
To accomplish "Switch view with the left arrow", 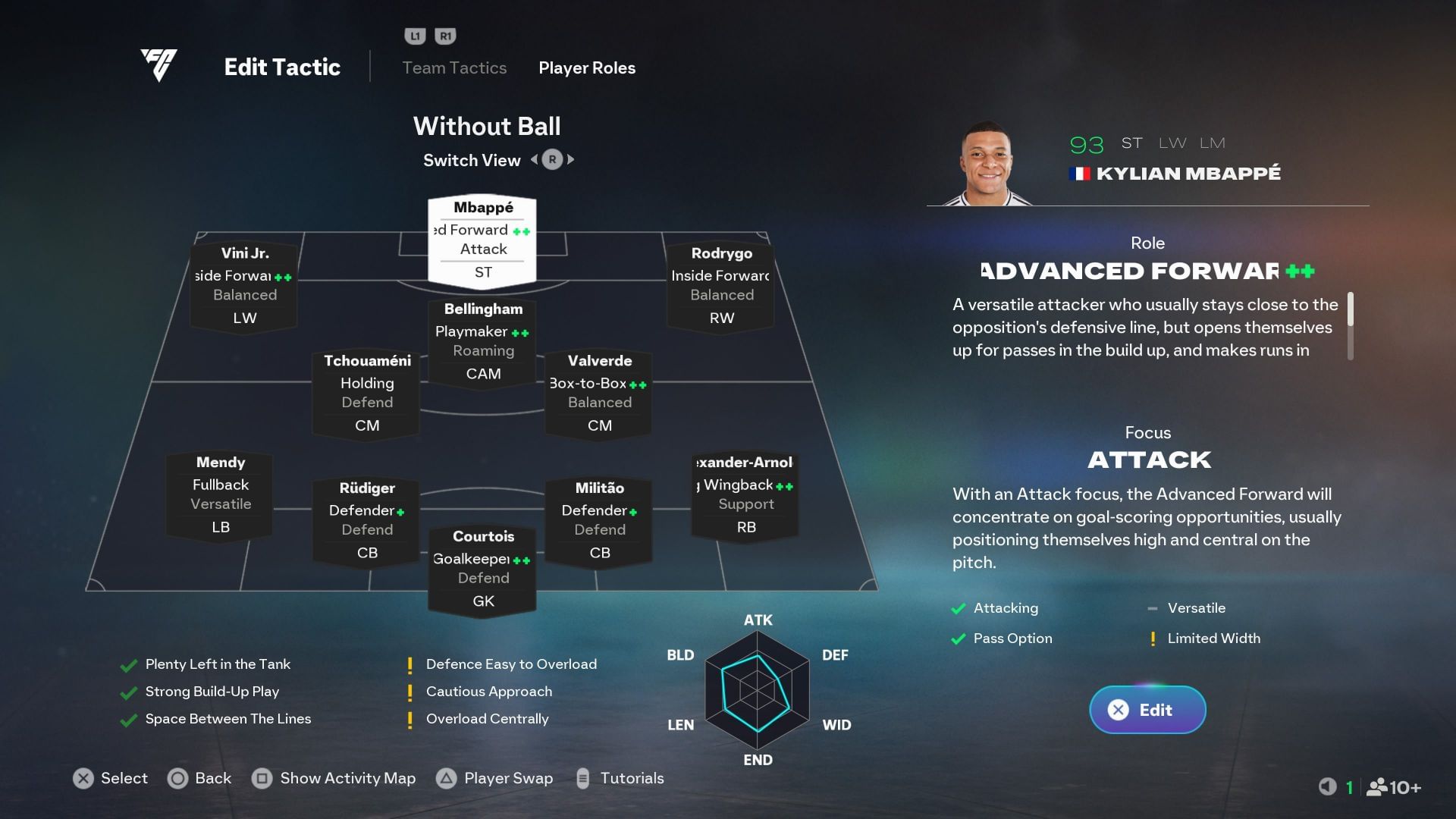I will click(534, 160).
